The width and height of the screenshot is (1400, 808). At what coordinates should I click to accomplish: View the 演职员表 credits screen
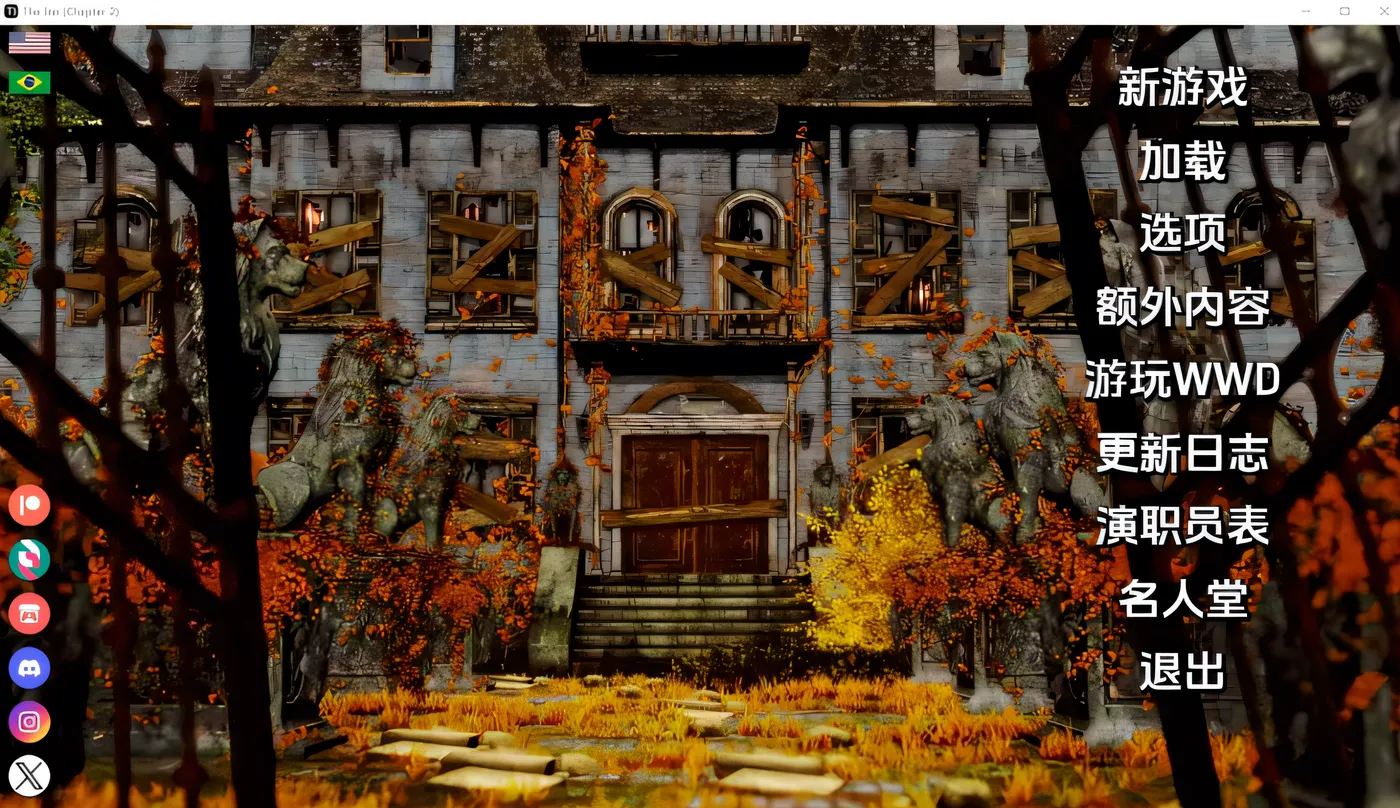coord(1183,527)
